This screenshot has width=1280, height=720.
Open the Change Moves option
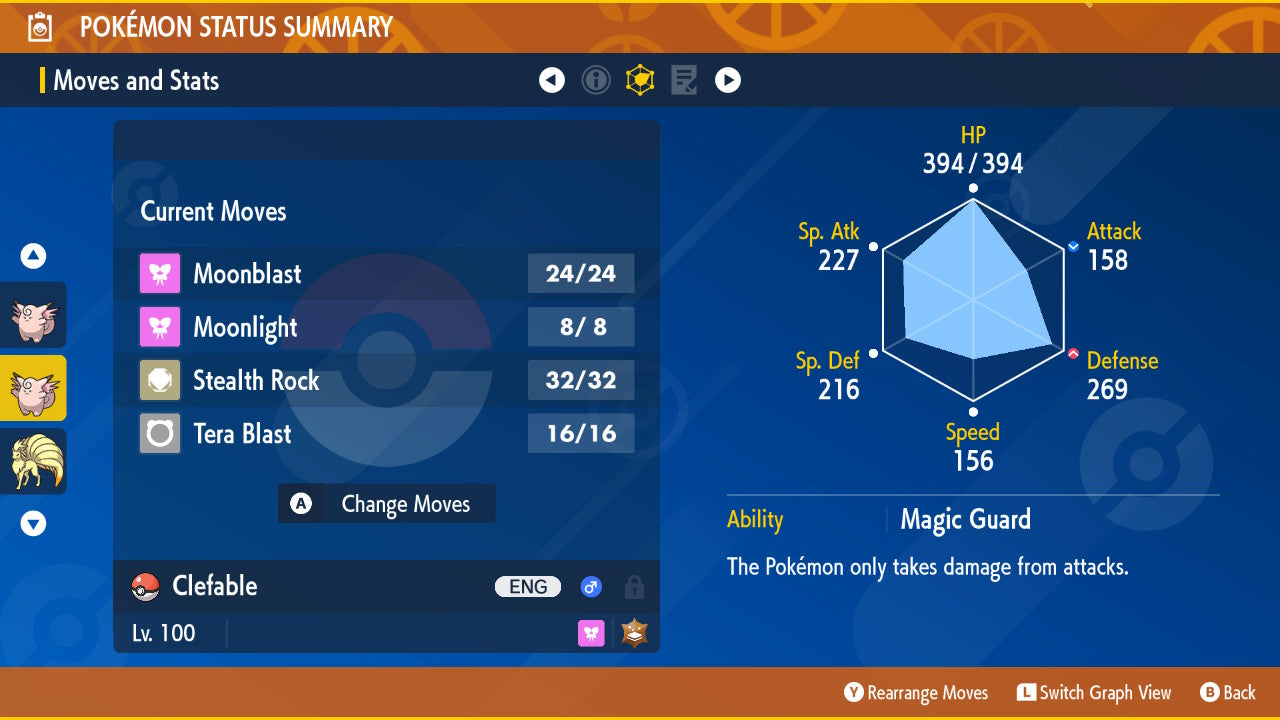pyautogui.click(x=386, y=504)
